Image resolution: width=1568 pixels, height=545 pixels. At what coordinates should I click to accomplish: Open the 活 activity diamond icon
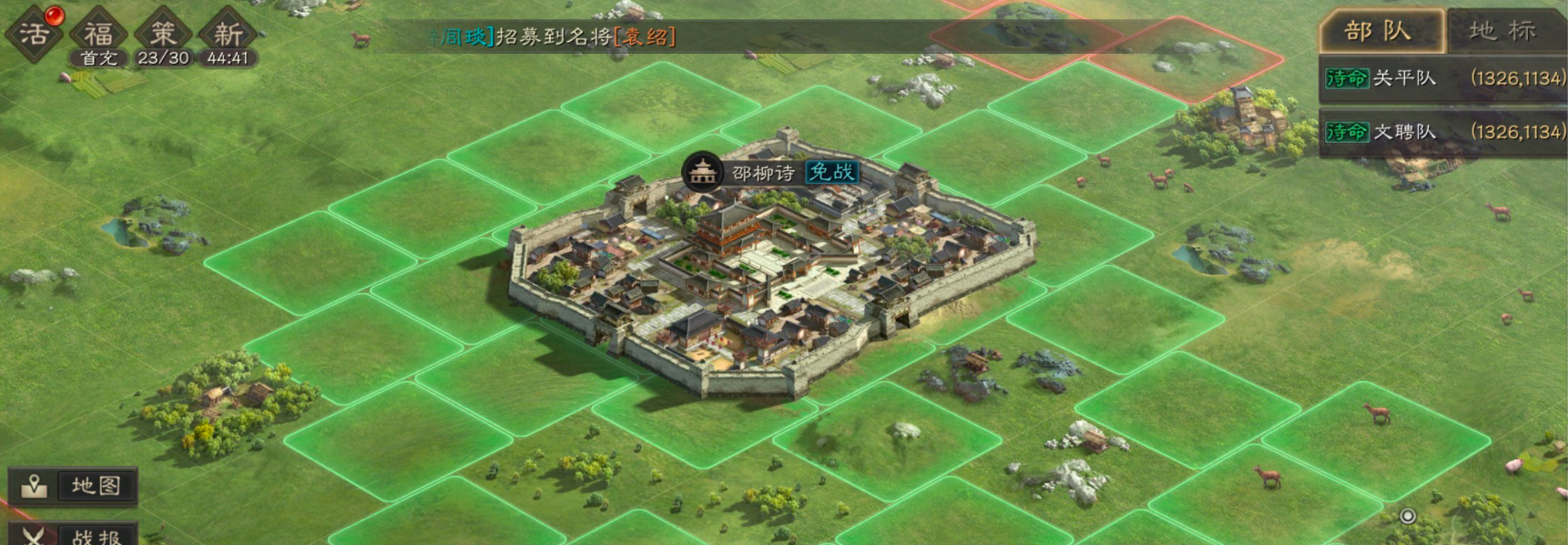click(x=34, y=35)
